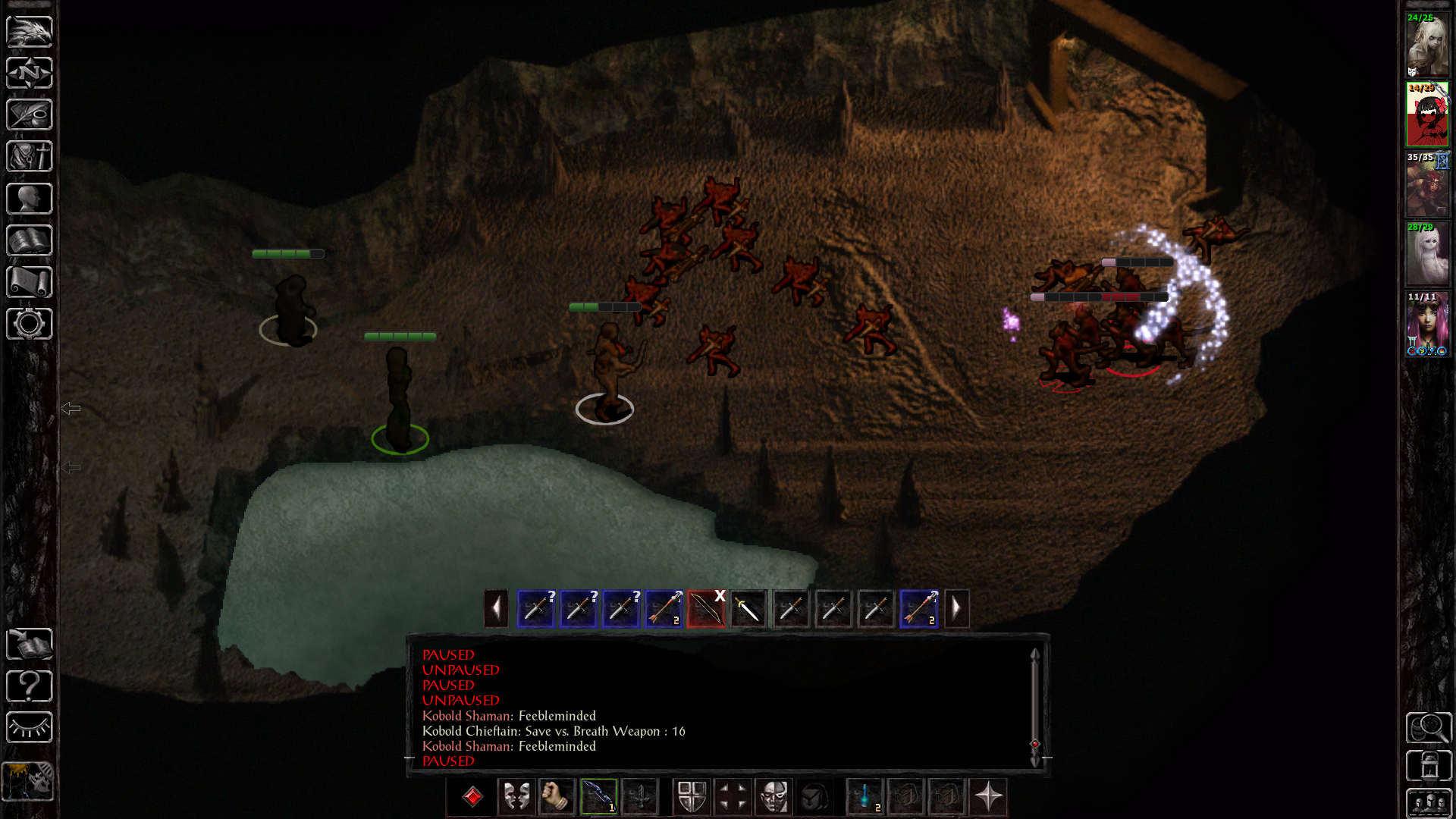Open the area map with the compass button
The width and height of the screenshot is (1456, 819).
point(30,74)
